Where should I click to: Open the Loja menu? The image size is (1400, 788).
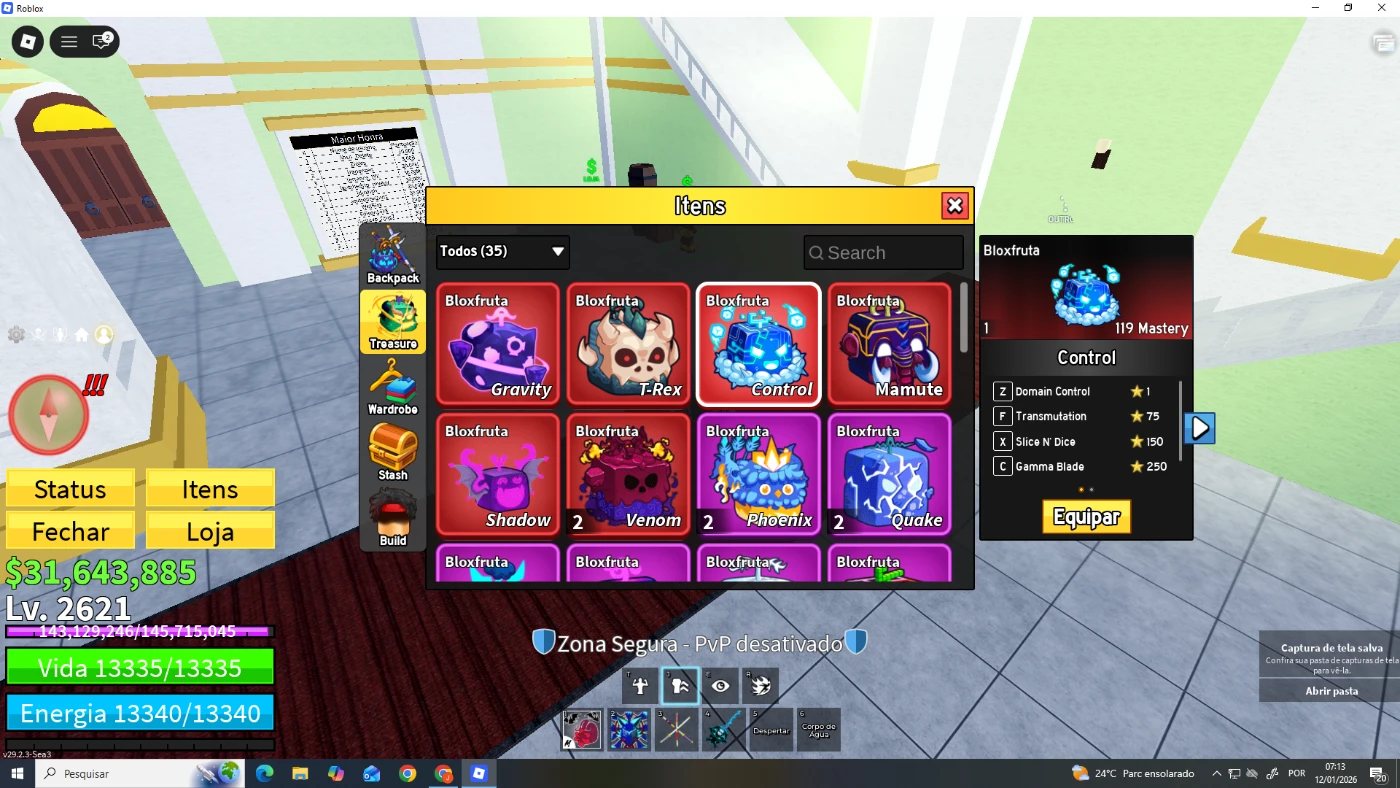tap(210, 530)
